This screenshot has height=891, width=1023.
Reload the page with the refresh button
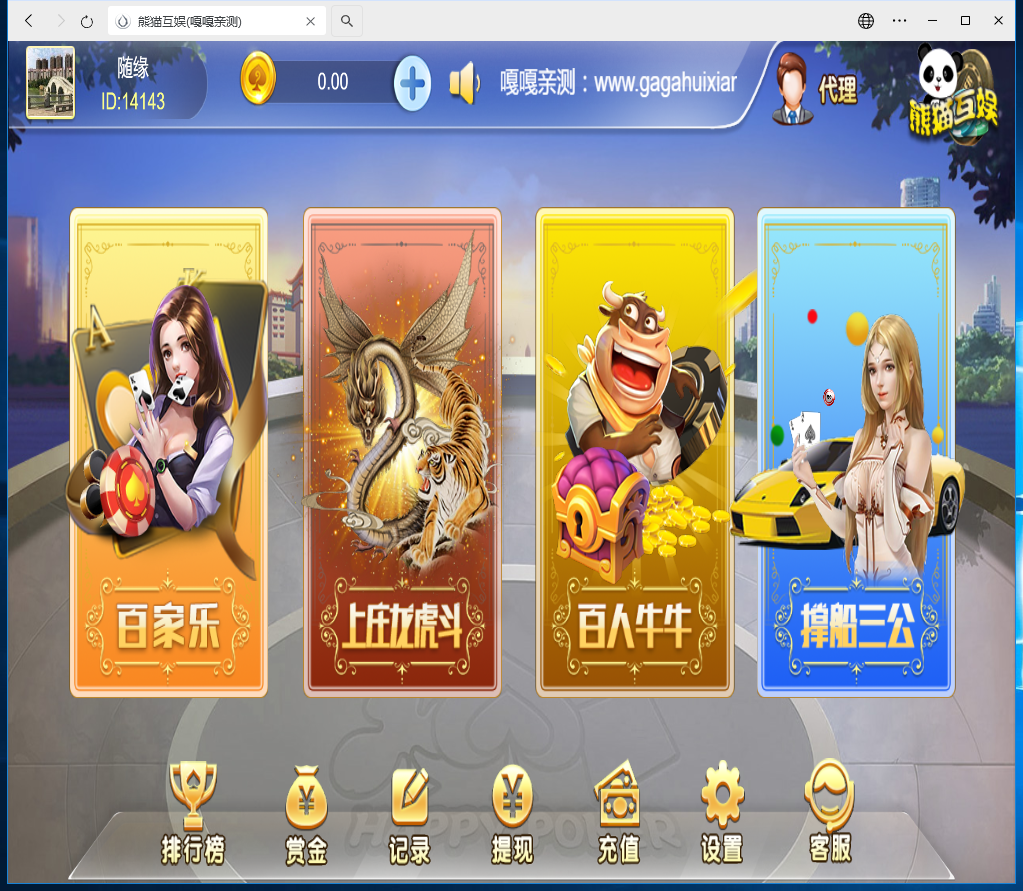click(x=87, y=21)
